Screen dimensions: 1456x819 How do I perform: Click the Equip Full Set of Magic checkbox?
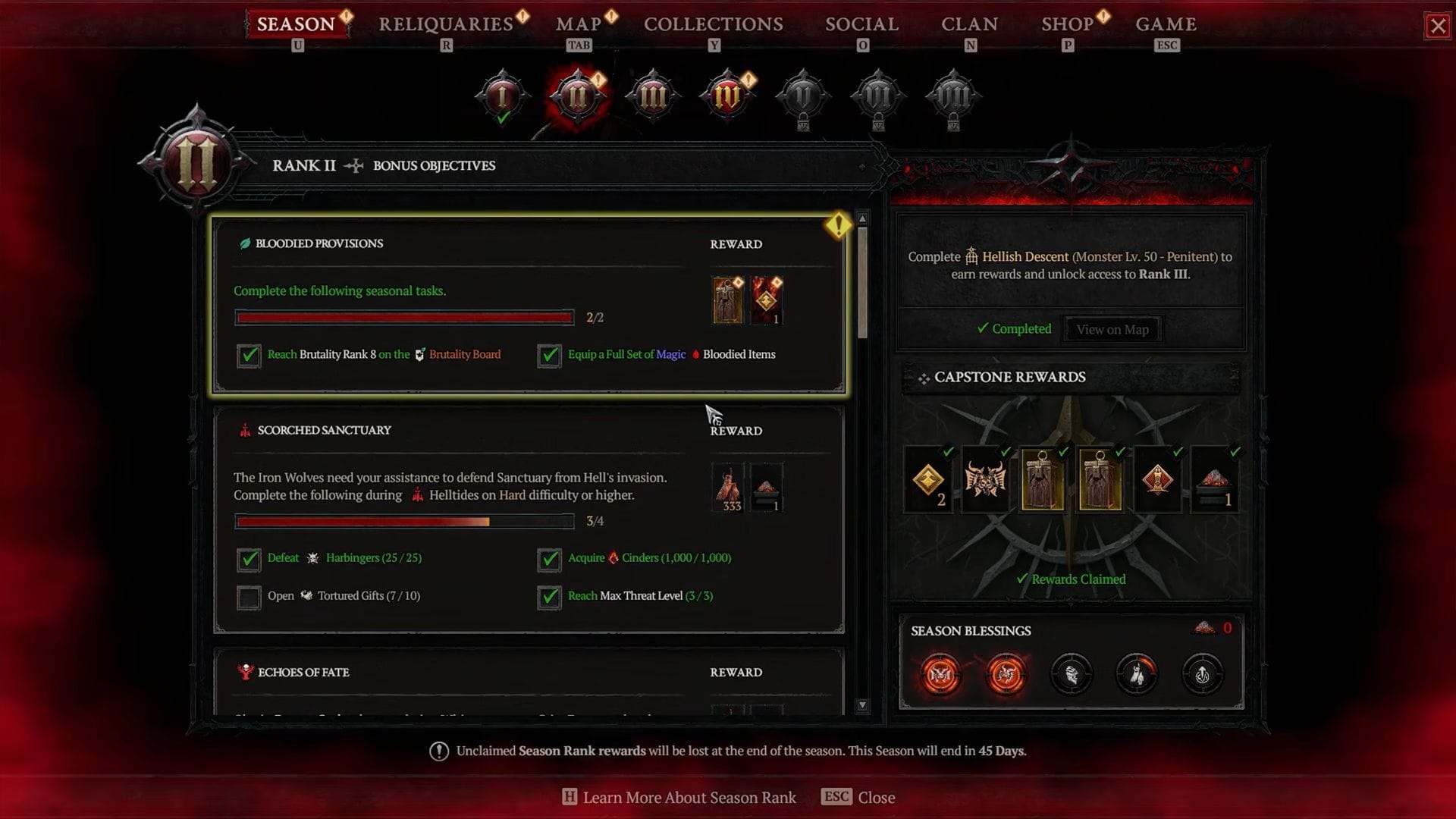coord(549,356)
